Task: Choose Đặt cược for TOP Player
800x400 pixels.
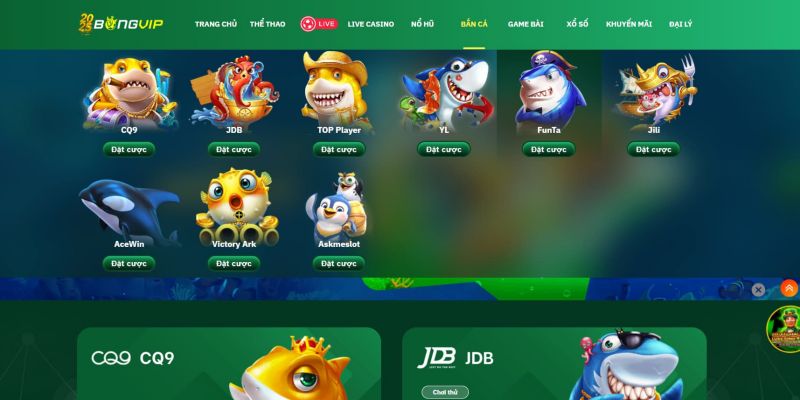Action: click(339, 149)
